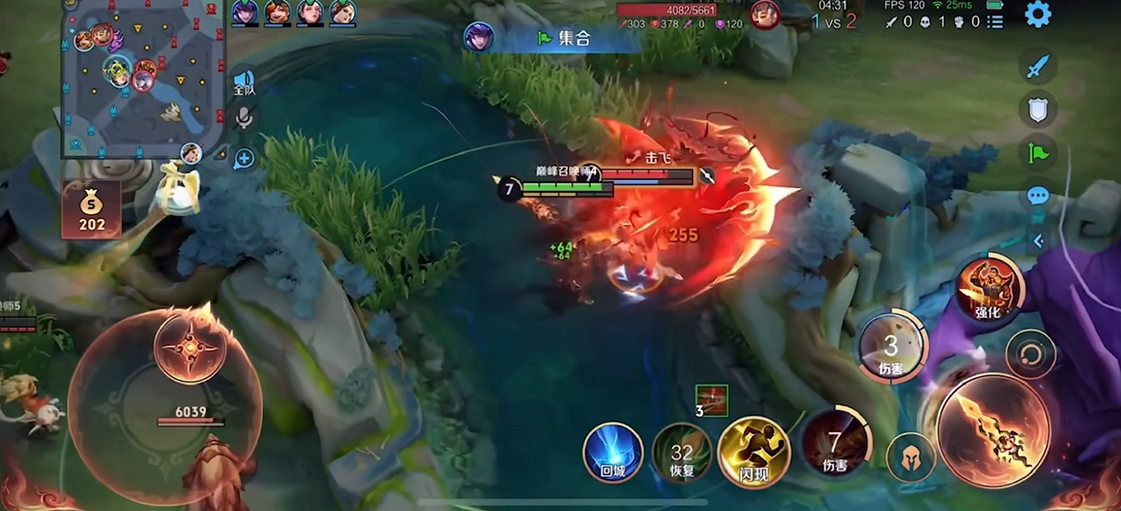Collapse the signal panel with the arrow
This screenshot has height=511, width=1121.
coord(1038,241)
